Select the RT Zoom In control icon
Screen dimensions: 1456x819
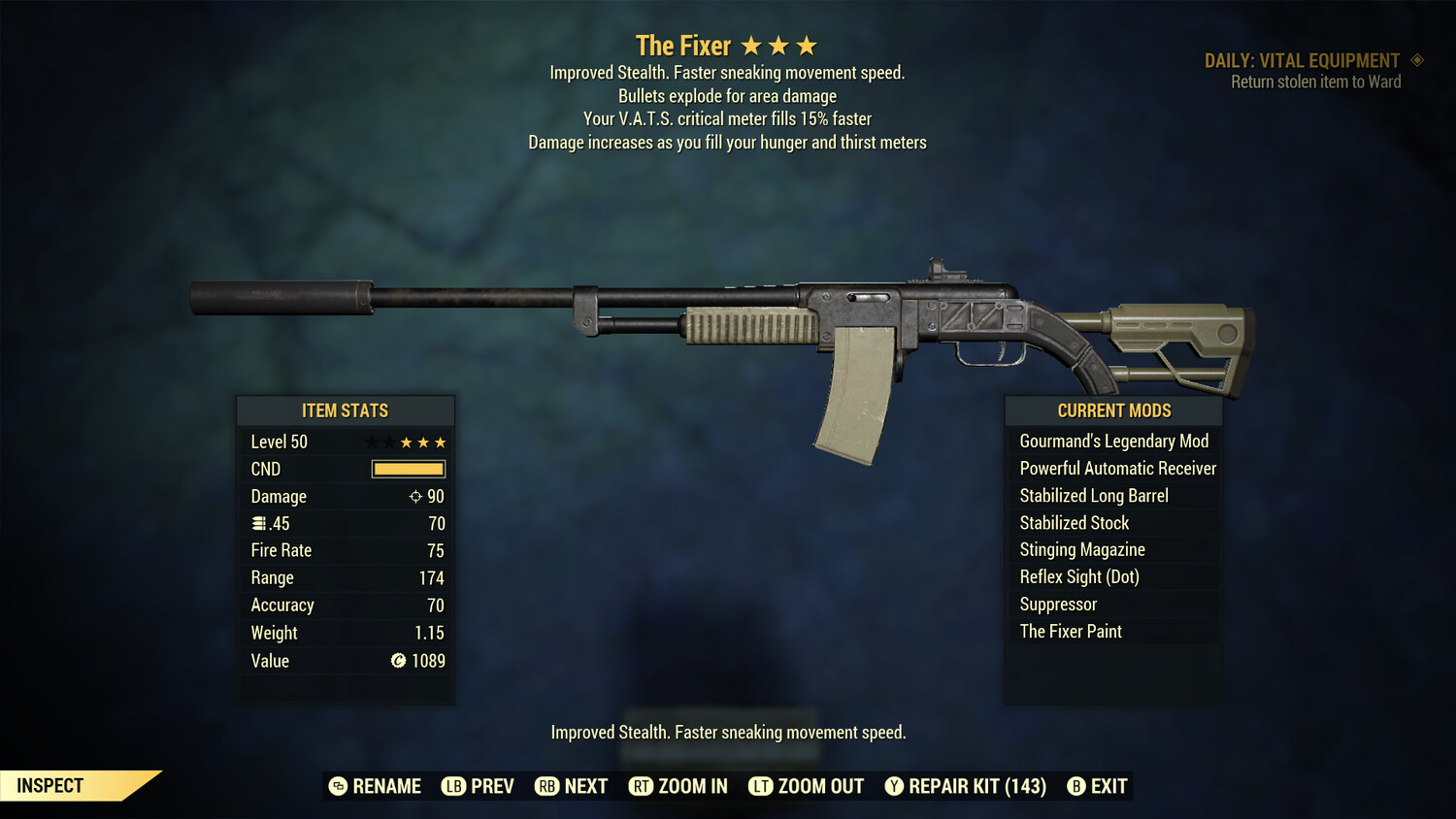tap(642, 786)
